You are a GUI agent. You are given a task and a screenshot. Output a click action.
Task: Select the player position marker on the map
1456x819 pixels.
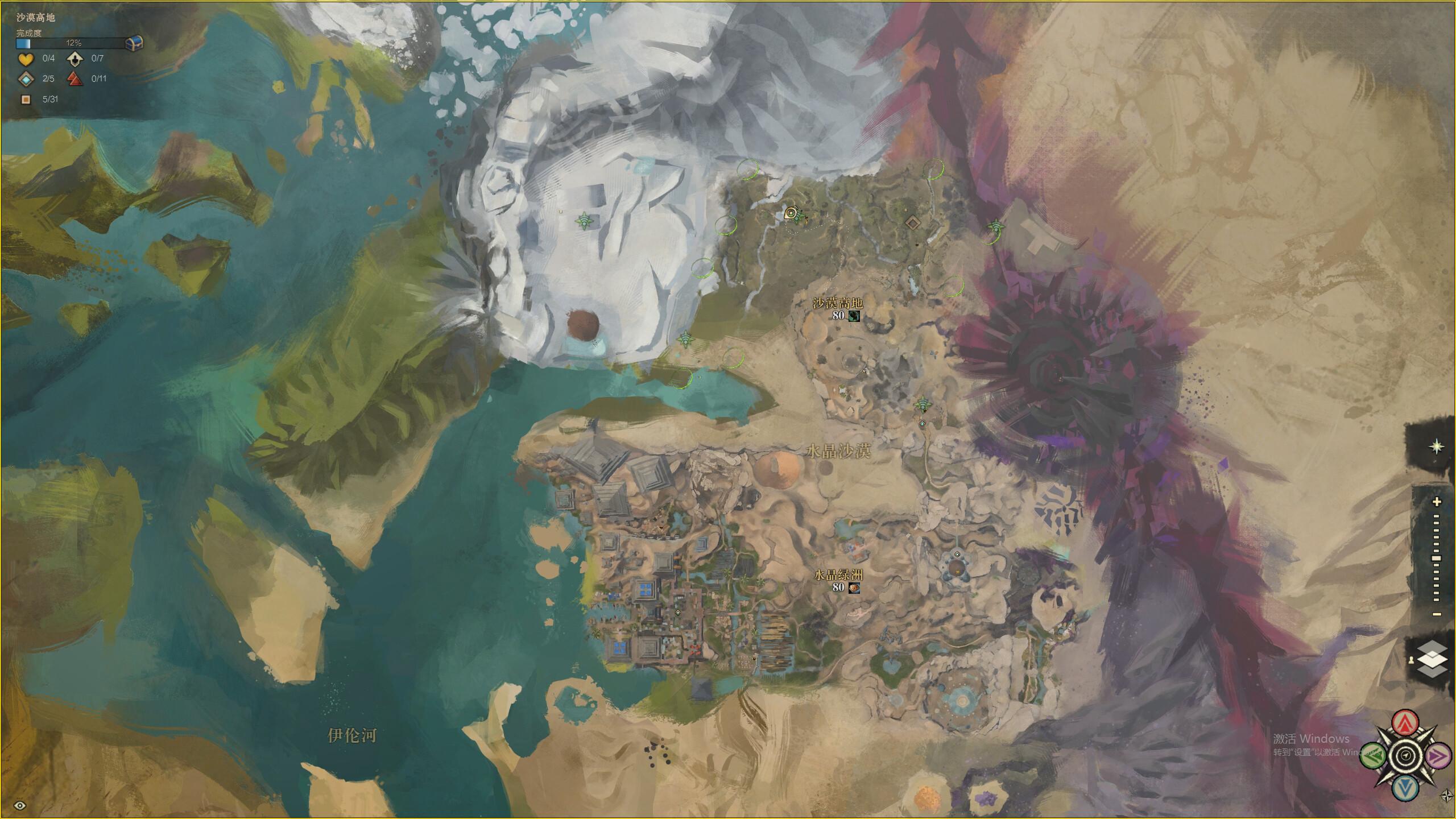(x=791, y=213)
